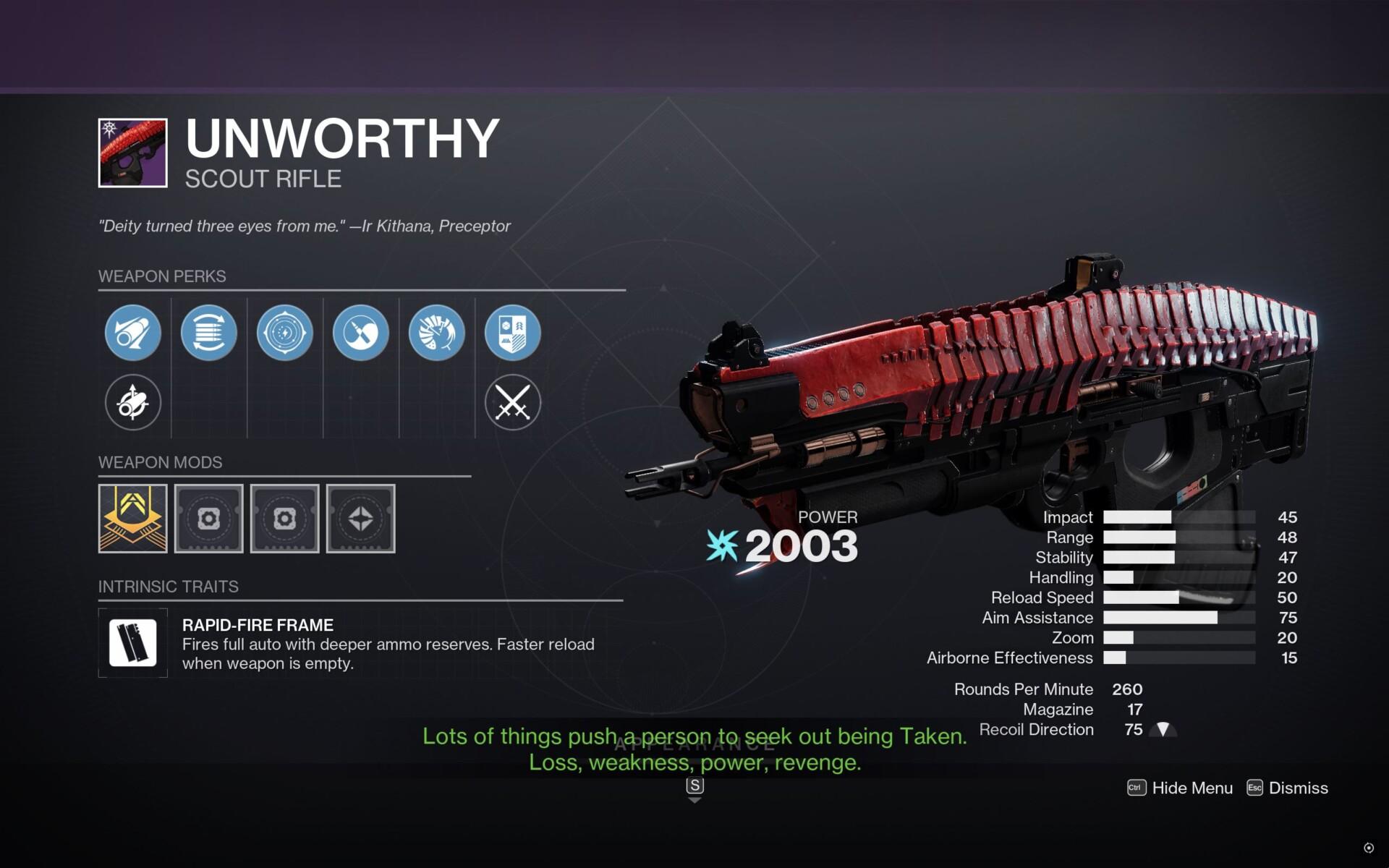The image size is (1389, 868).
Task: Inspect the Rapid-Fire Frame intrinsic trait
Action: pos(132,642)
